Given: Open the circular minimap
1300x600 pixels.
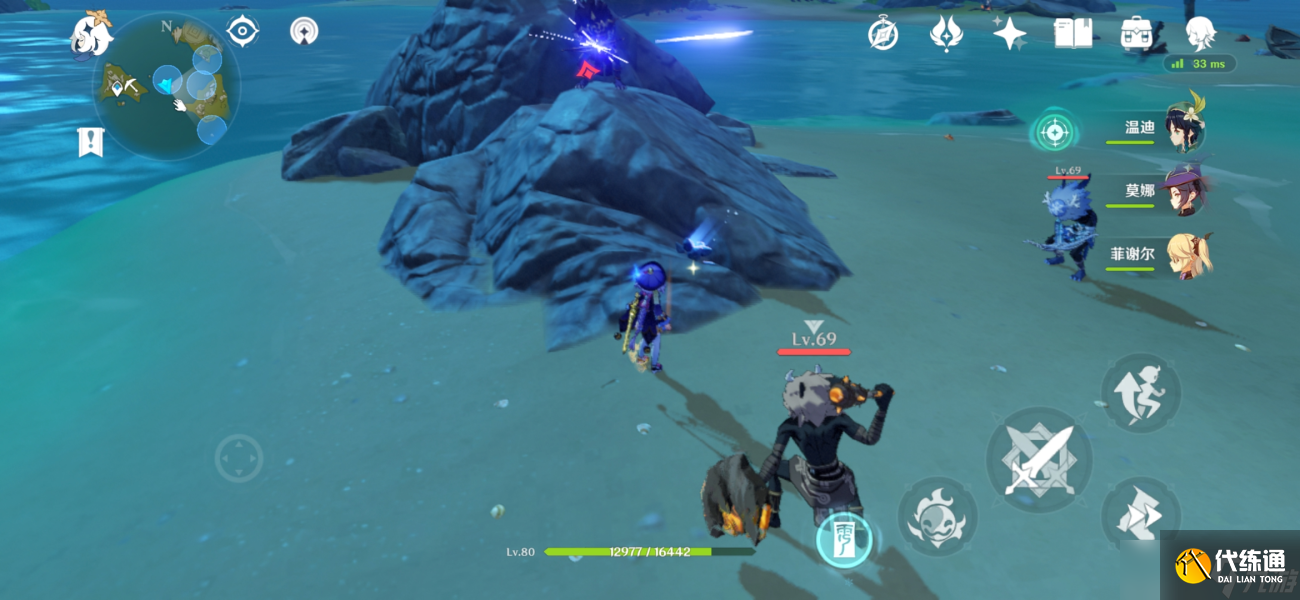Looking at the screenshot, I should [166, 86].
